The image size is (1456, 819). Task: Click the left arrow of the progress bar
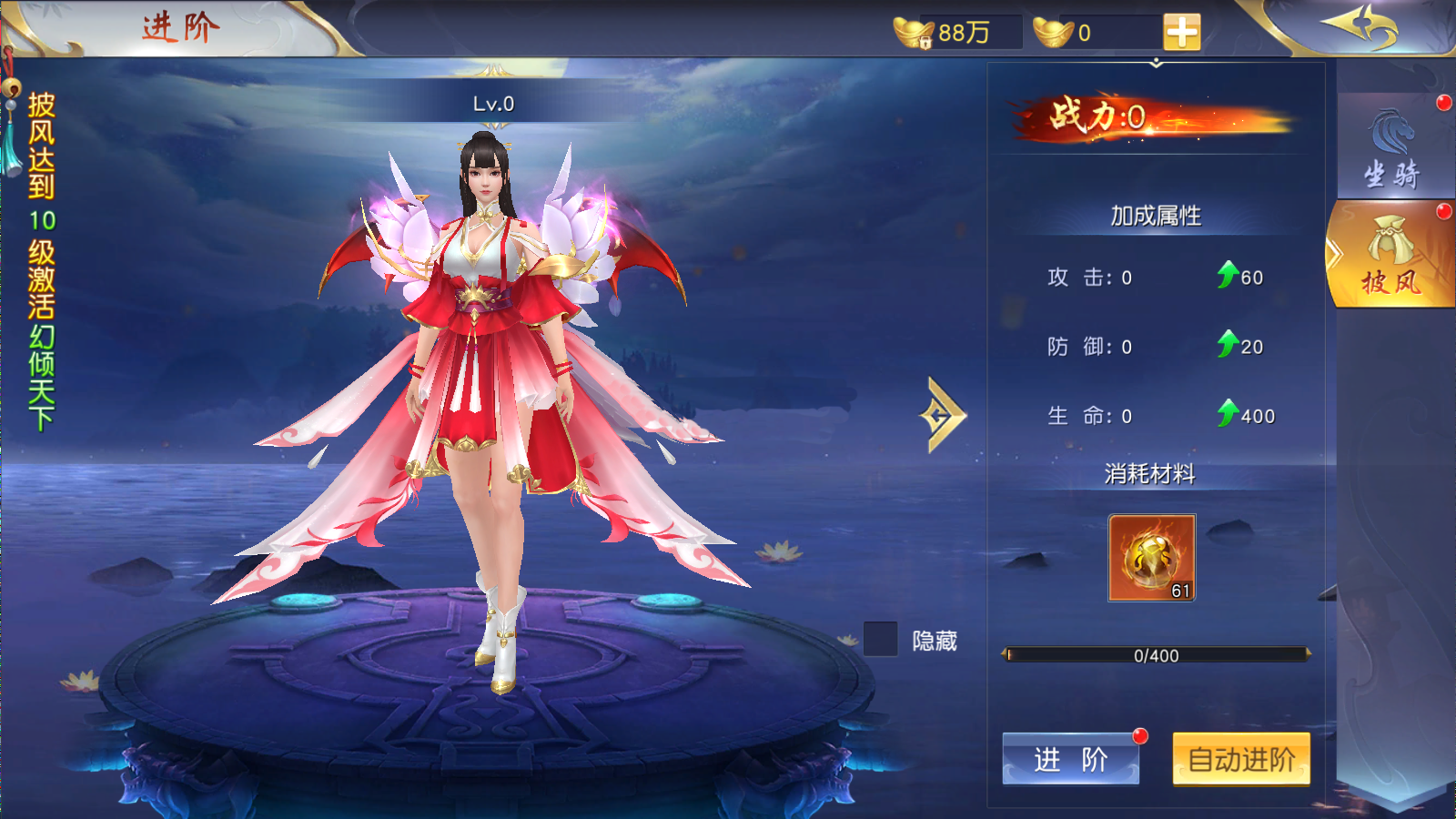point(1006,654)
